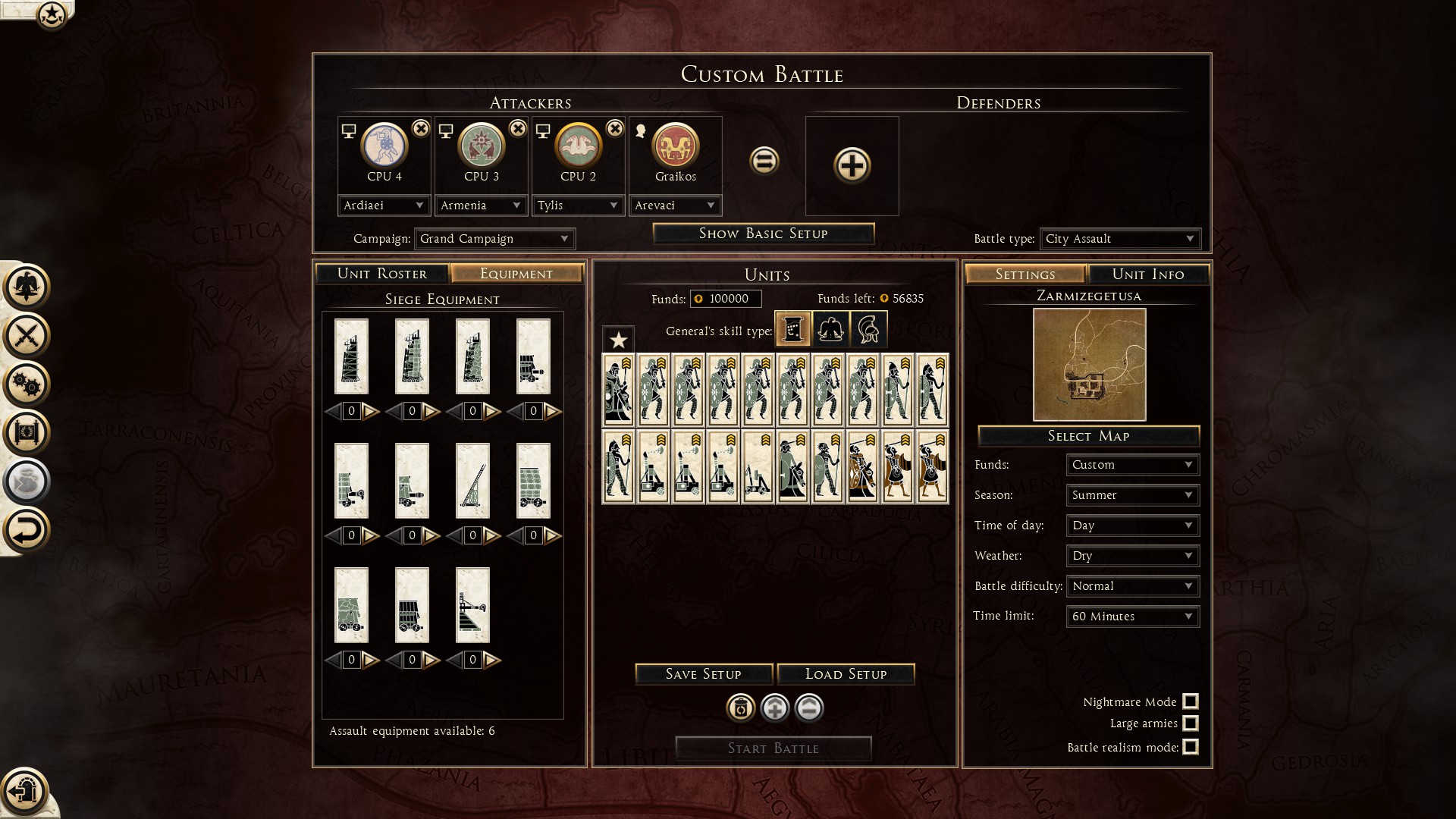Open the Season dropdown
The height and width of the screenshot is (819, 1456).
[1132, 495]
